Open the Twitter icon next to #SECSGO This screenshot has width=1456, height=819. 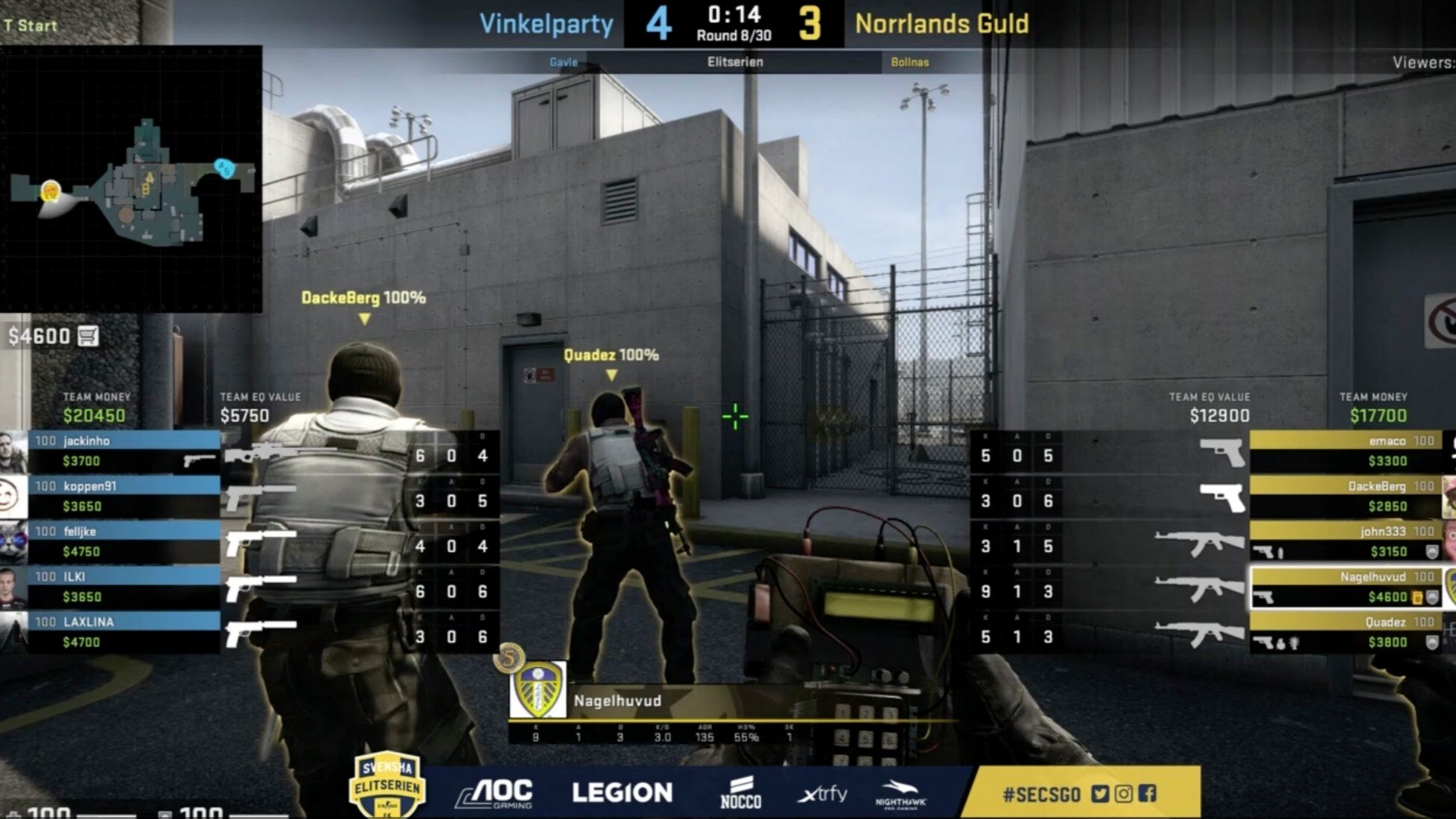coord(1101,794)
